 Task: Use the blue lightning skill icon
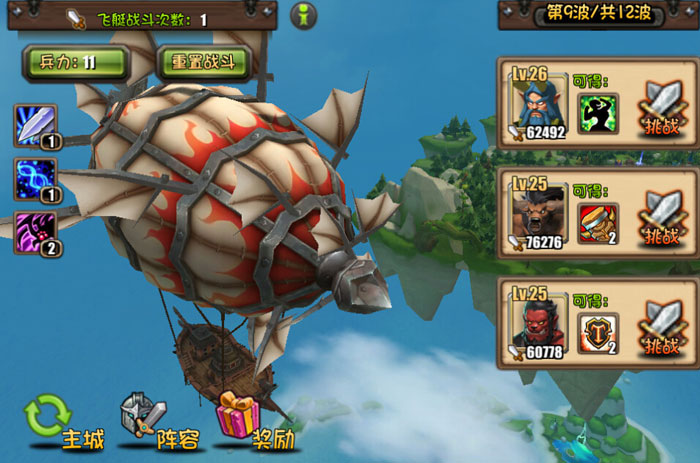point(36,179)
